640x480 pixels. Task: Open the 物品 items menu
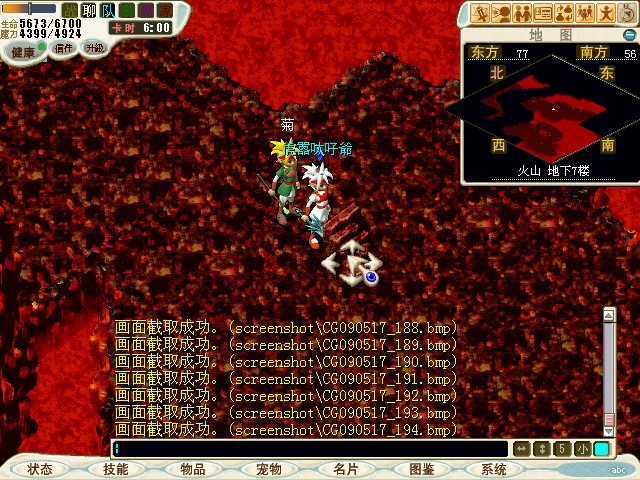pos(193,468)
